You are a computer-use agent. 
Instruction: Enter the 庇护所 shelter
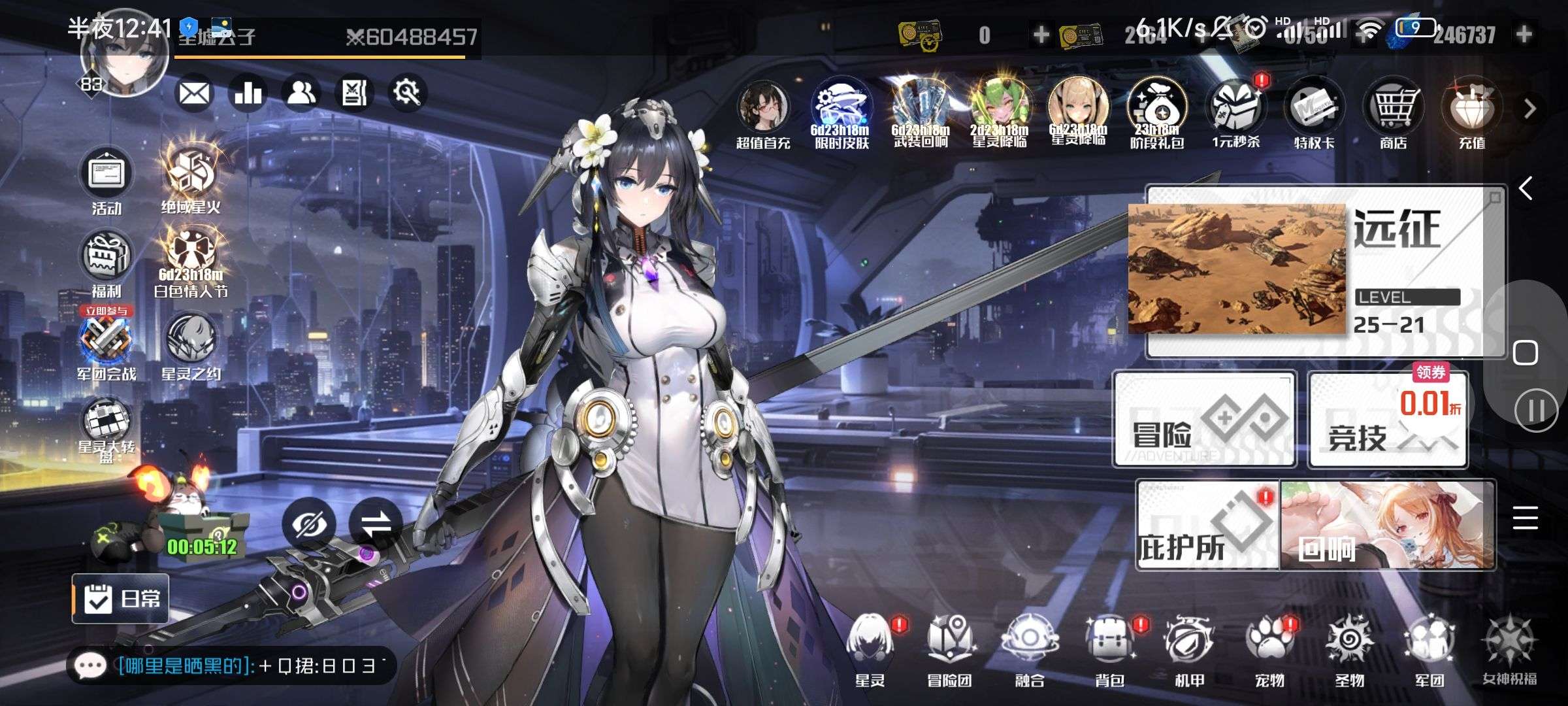tap(1207, 526)
